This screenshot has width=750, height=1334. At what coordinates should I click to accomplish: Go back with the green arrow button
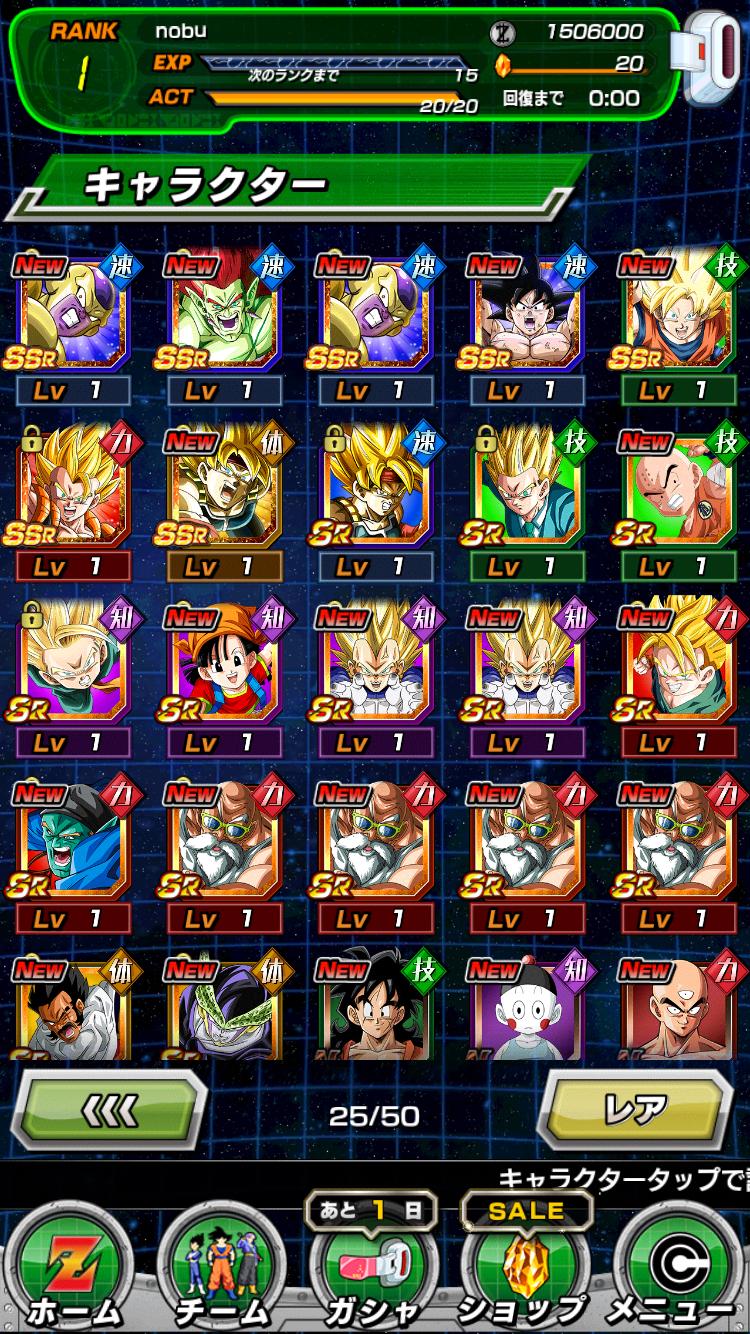[108, 1112]
